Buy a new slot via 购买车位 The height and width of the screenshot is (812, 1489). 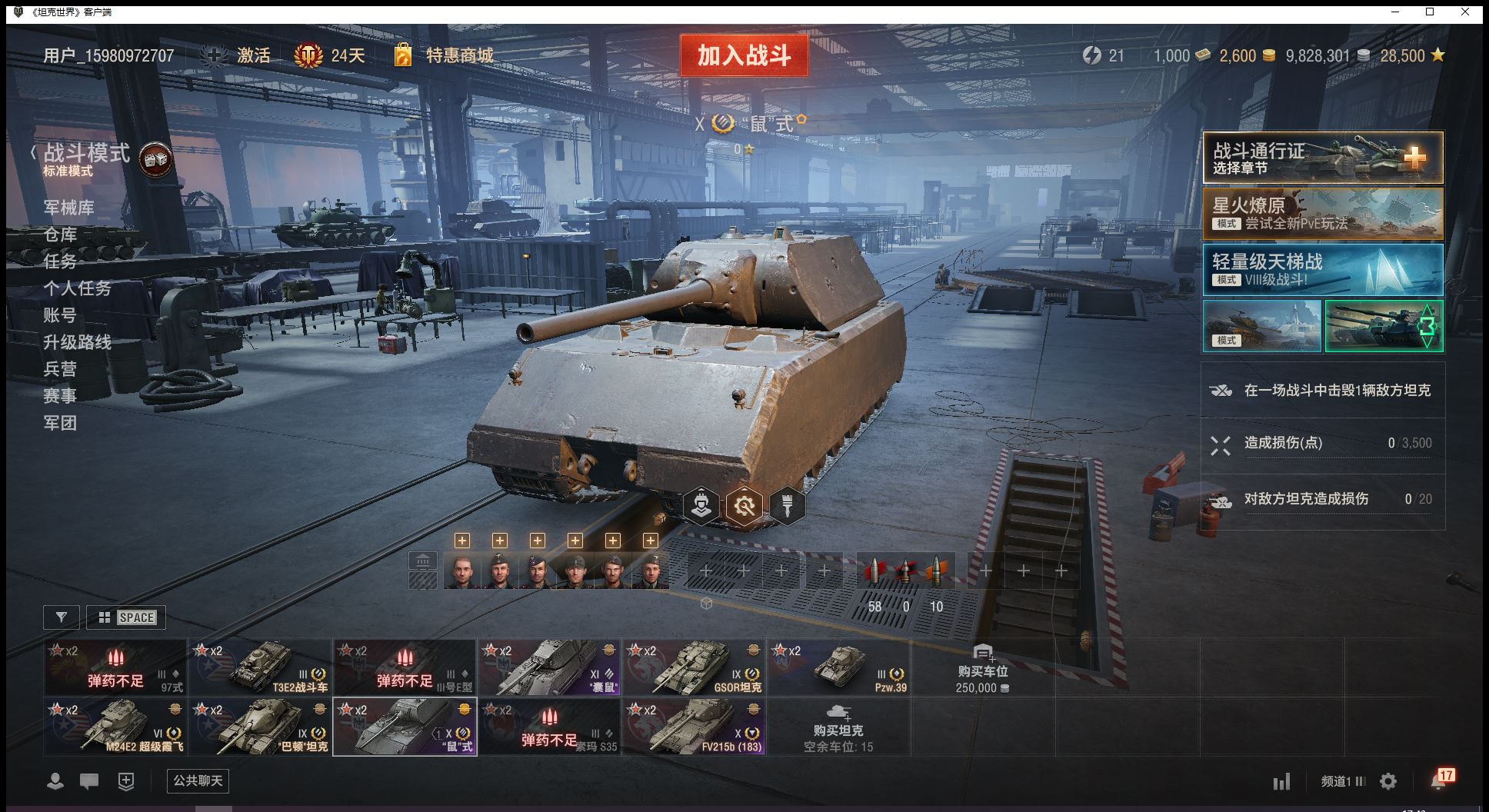pos(982,669)
